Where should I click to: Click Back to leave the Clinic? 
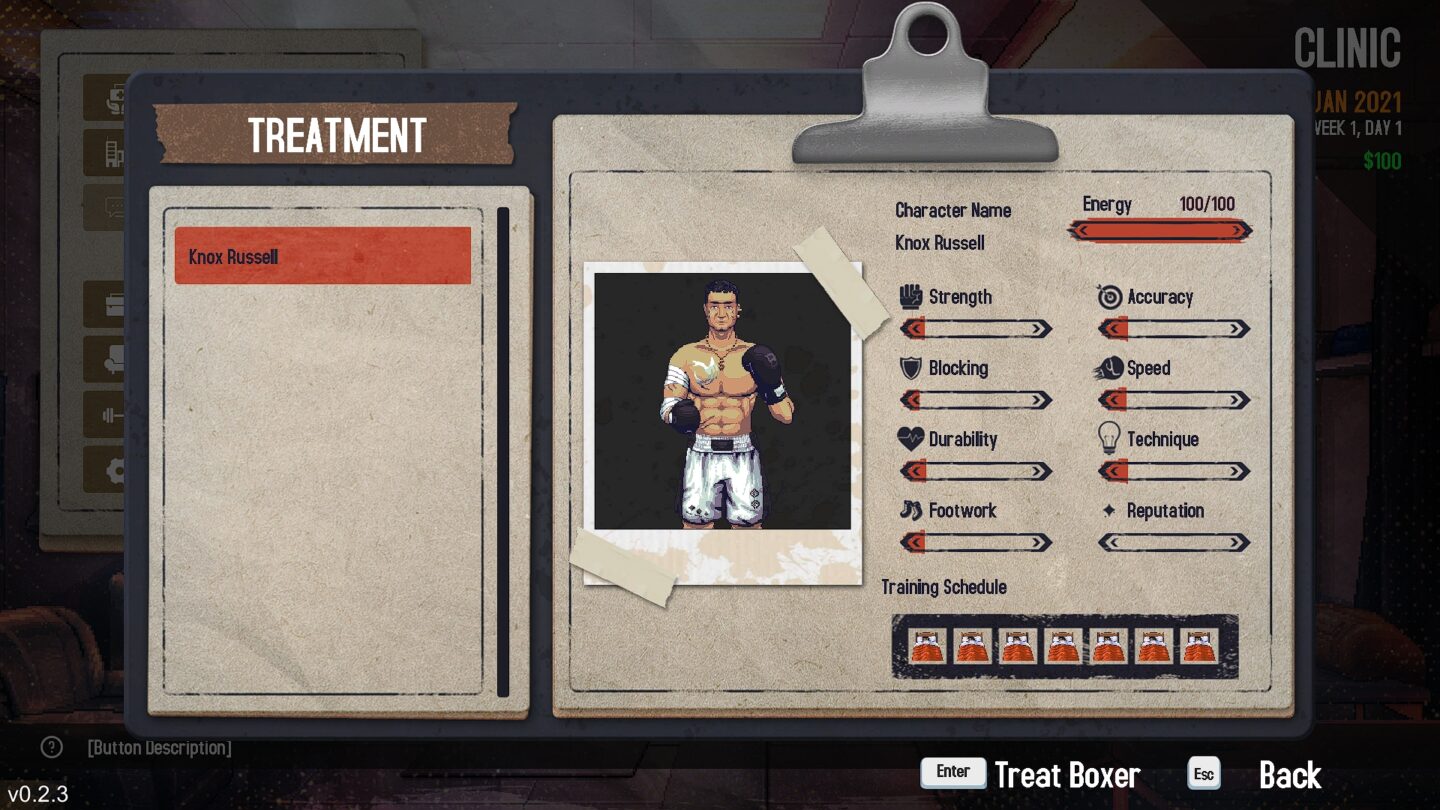point(1290,775)
